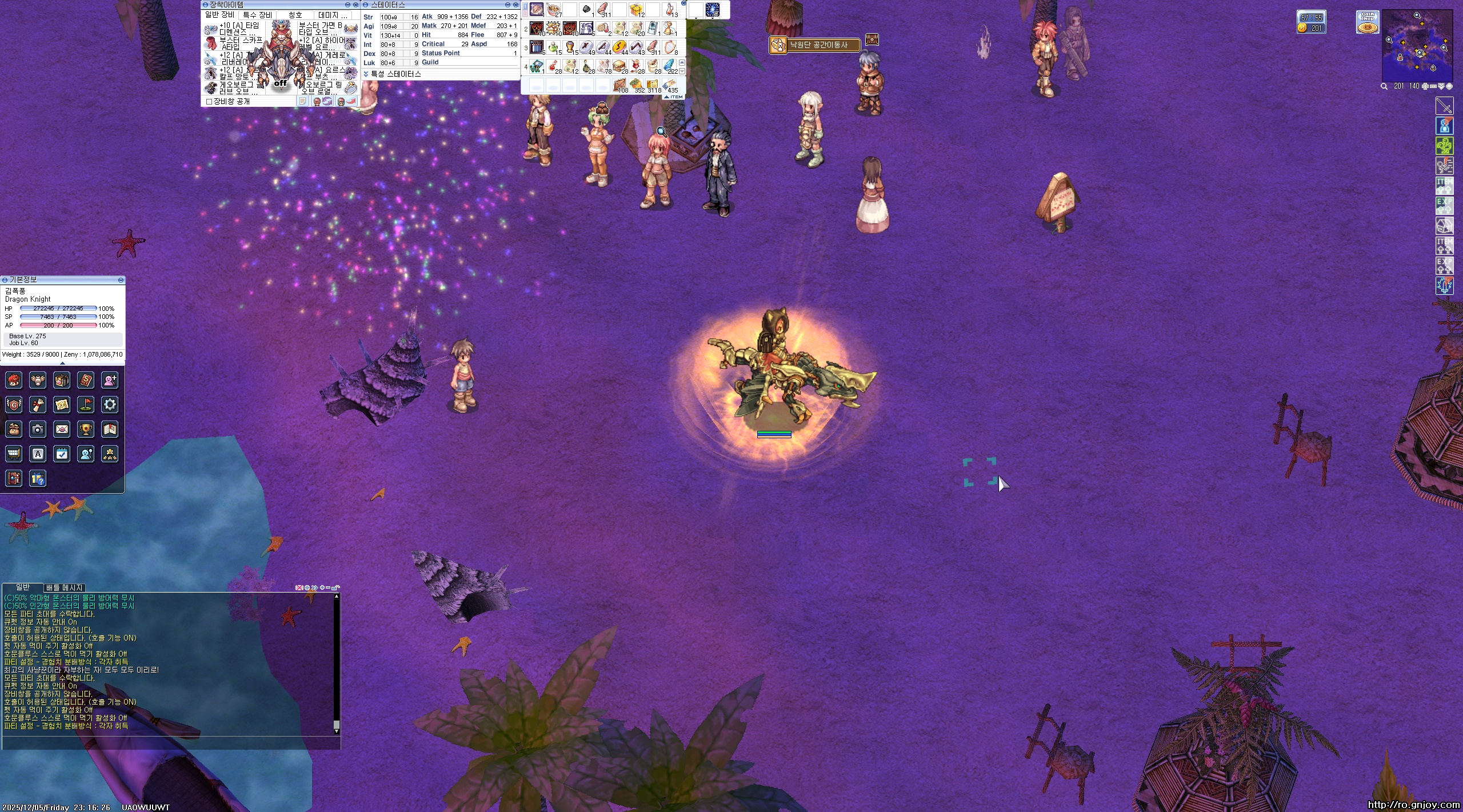Viewport: 1463px width, 812px height.
Task: Open the calendar attendance check icon
Action: 62,454
